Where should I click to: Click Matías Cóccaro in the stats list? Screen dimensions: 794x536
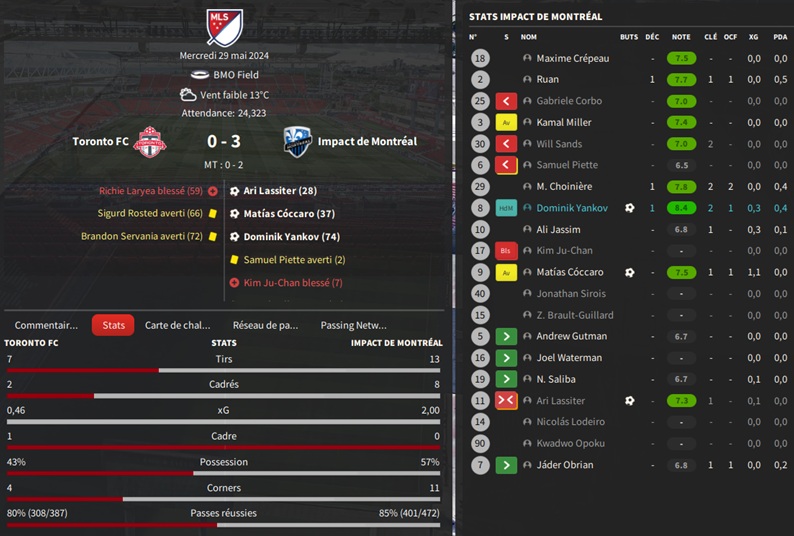click(570, 272)
